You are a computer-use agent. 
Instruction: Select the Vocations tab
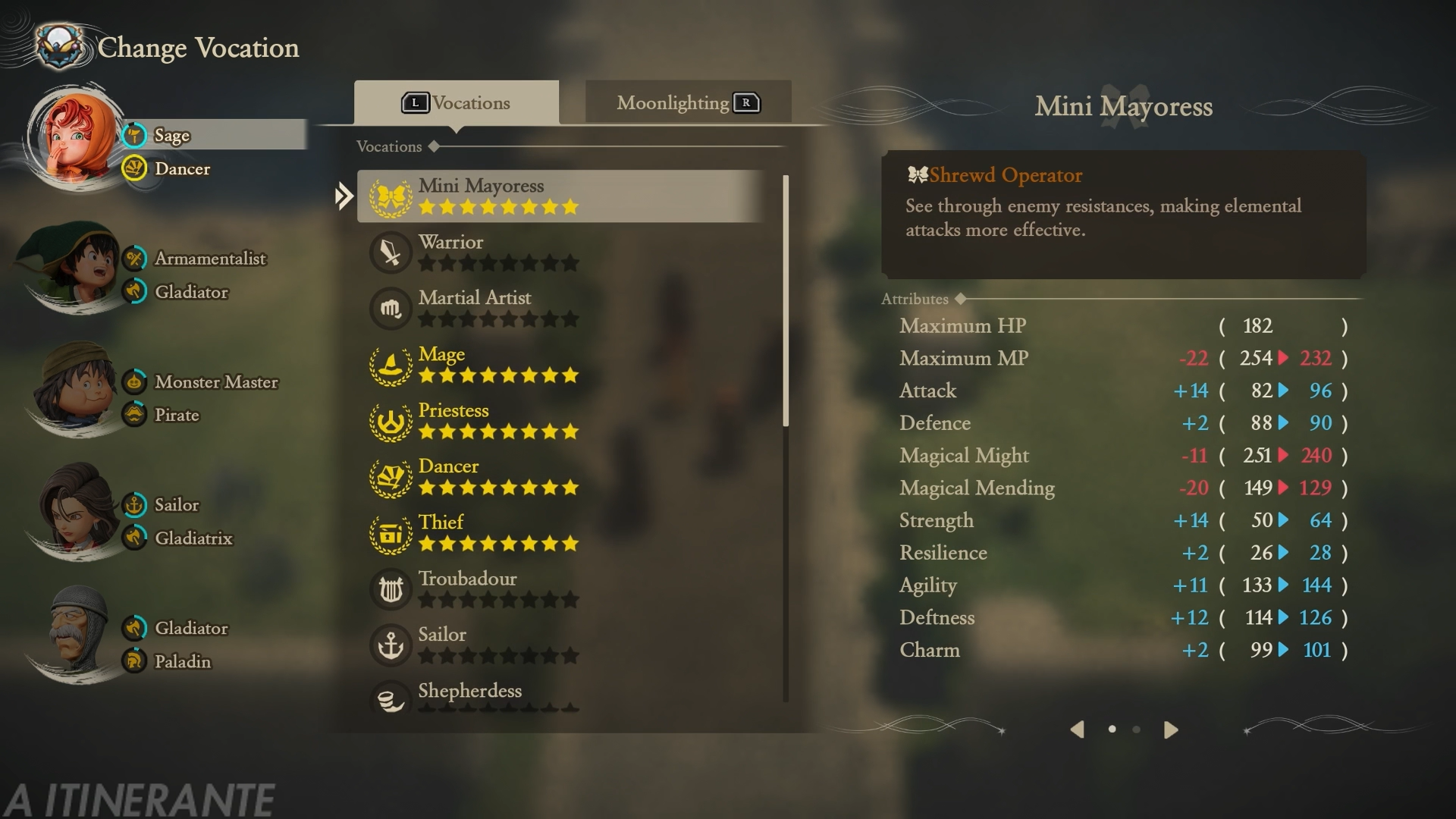tap(457, 102)
